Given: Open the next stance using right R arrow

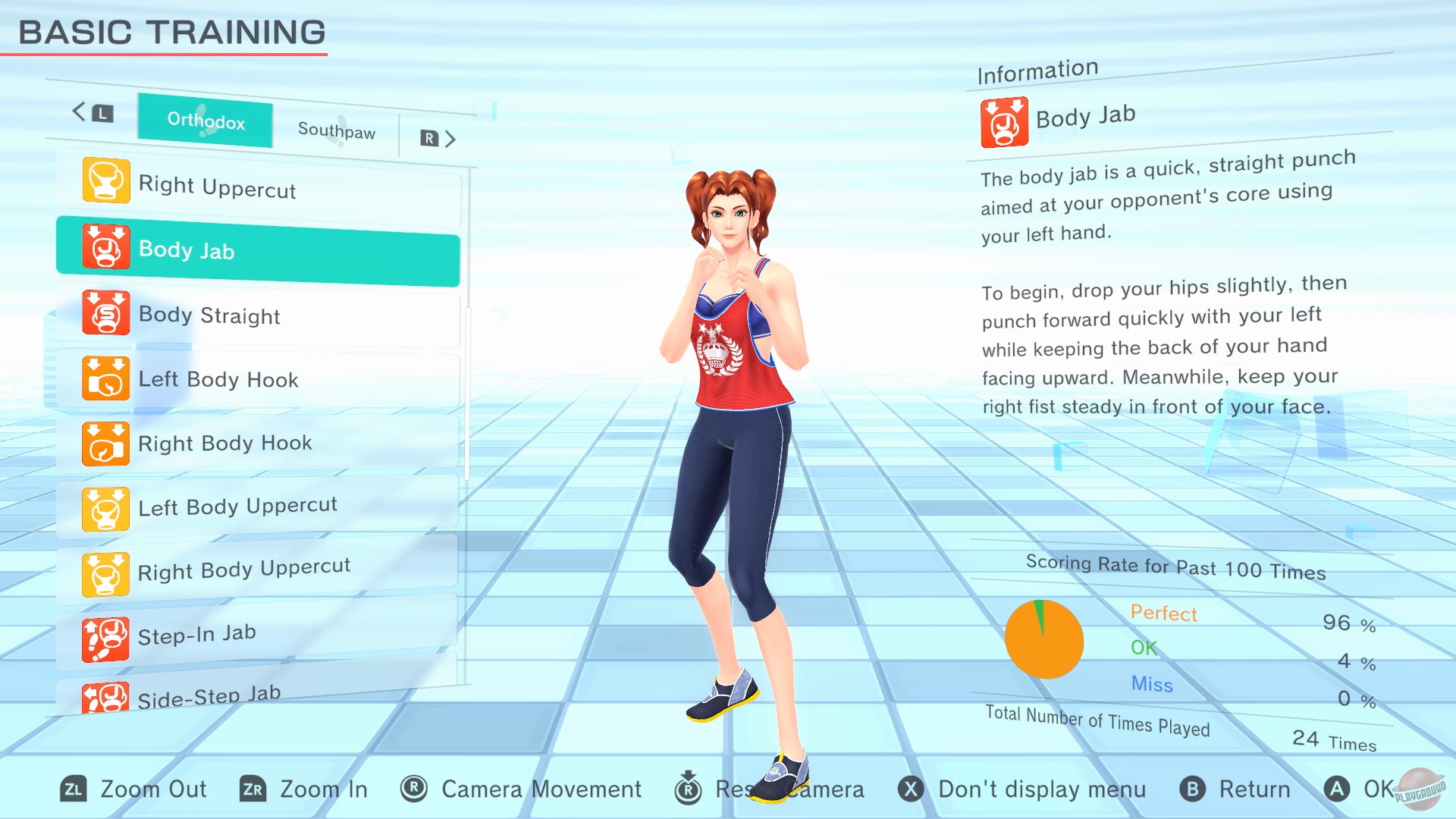Looking at the screenshot, I should [438, 139].
